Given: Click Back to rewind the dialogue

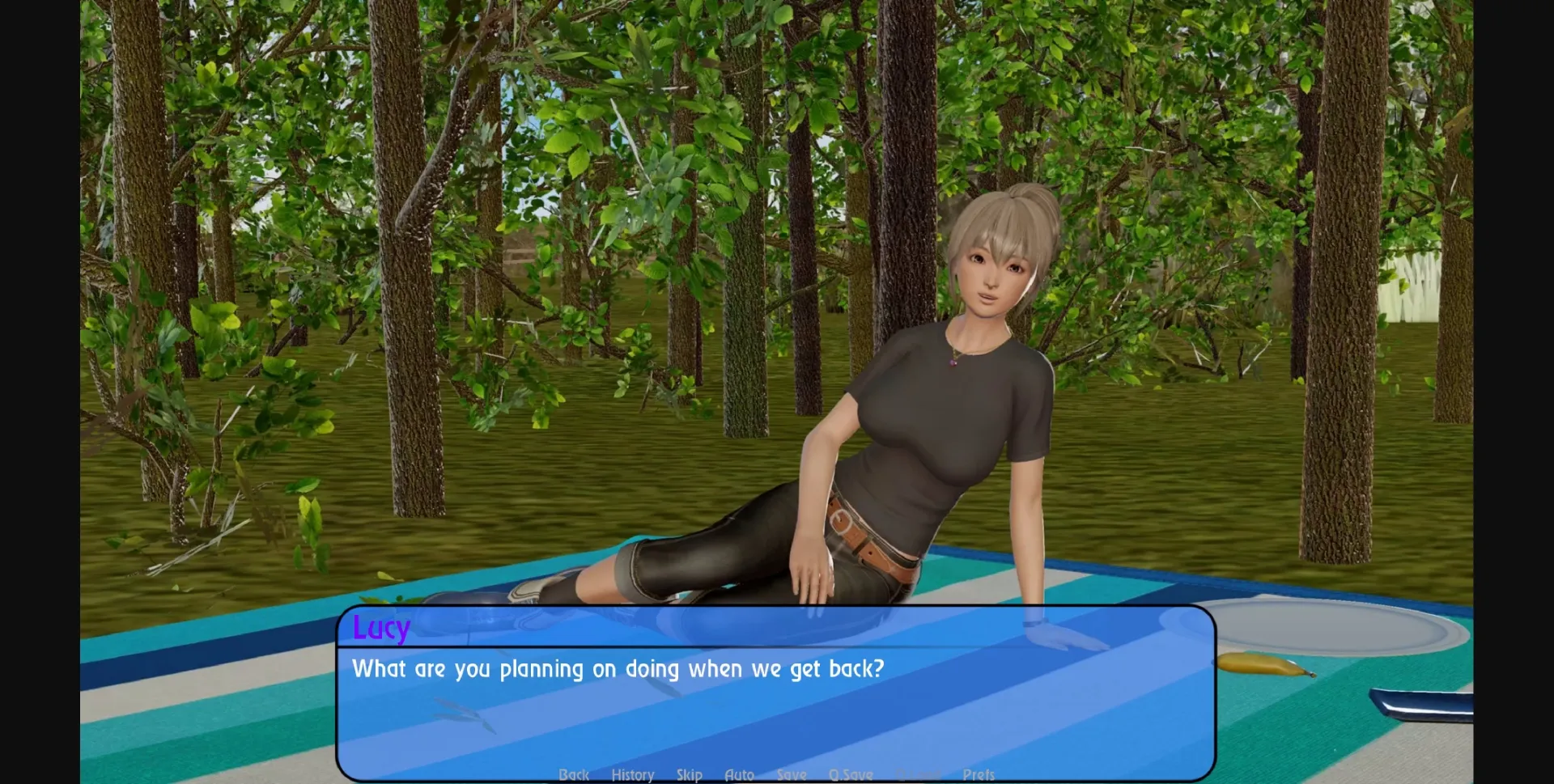Looking at the screenshot, I should coord(574,774).
